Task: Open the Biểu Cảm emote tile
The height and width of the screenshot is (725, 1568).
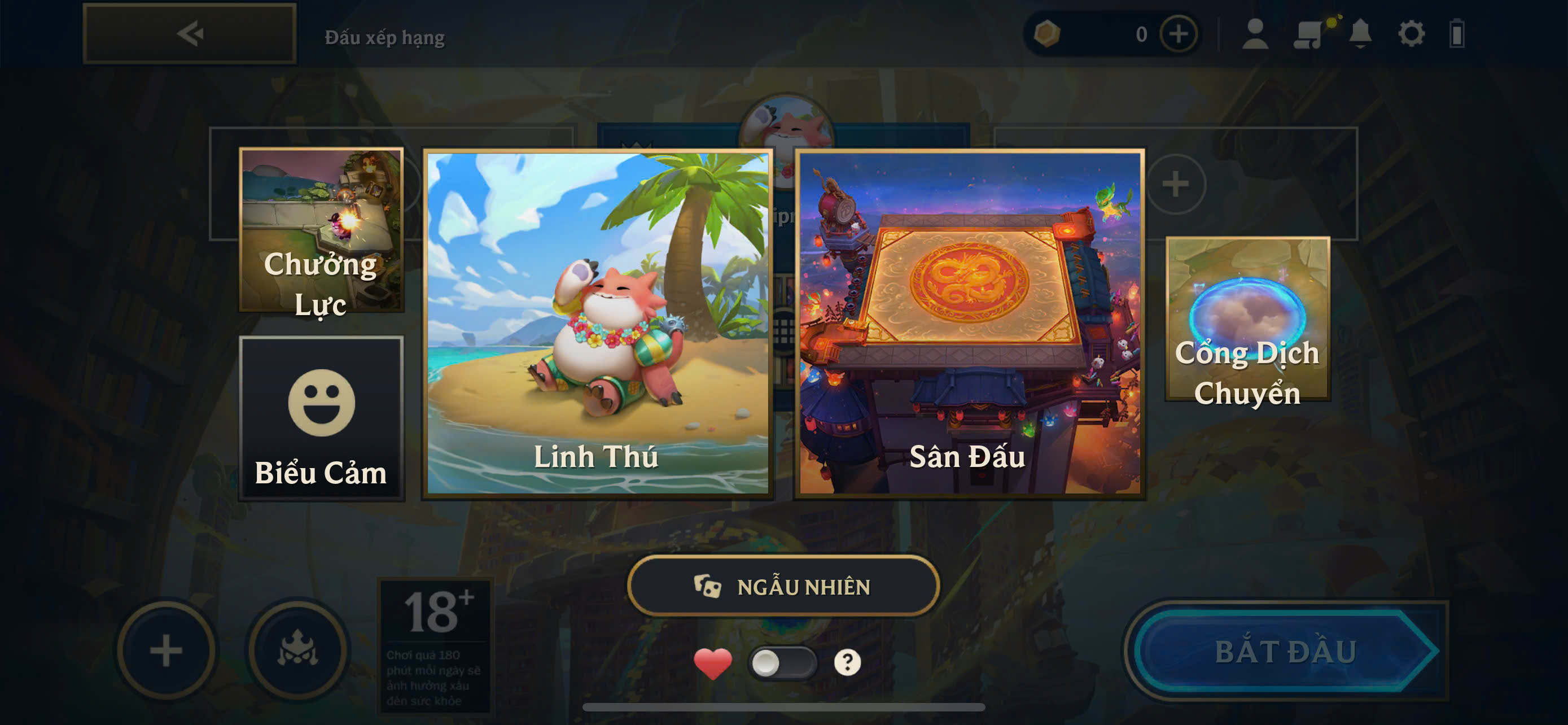Action: click(321, 418)
